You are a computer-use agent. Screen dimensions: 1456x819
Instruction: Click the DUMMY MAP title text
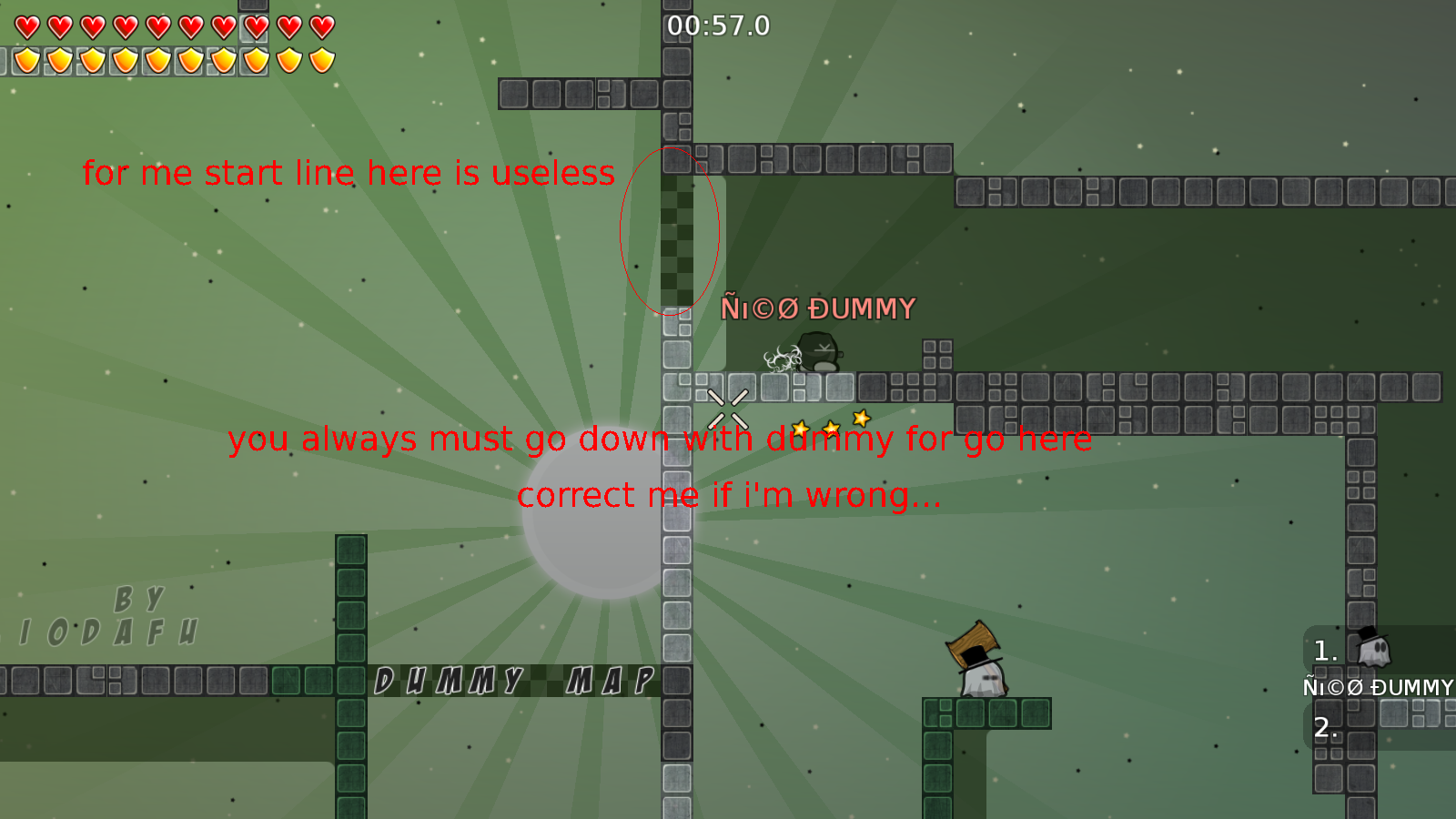515,679
